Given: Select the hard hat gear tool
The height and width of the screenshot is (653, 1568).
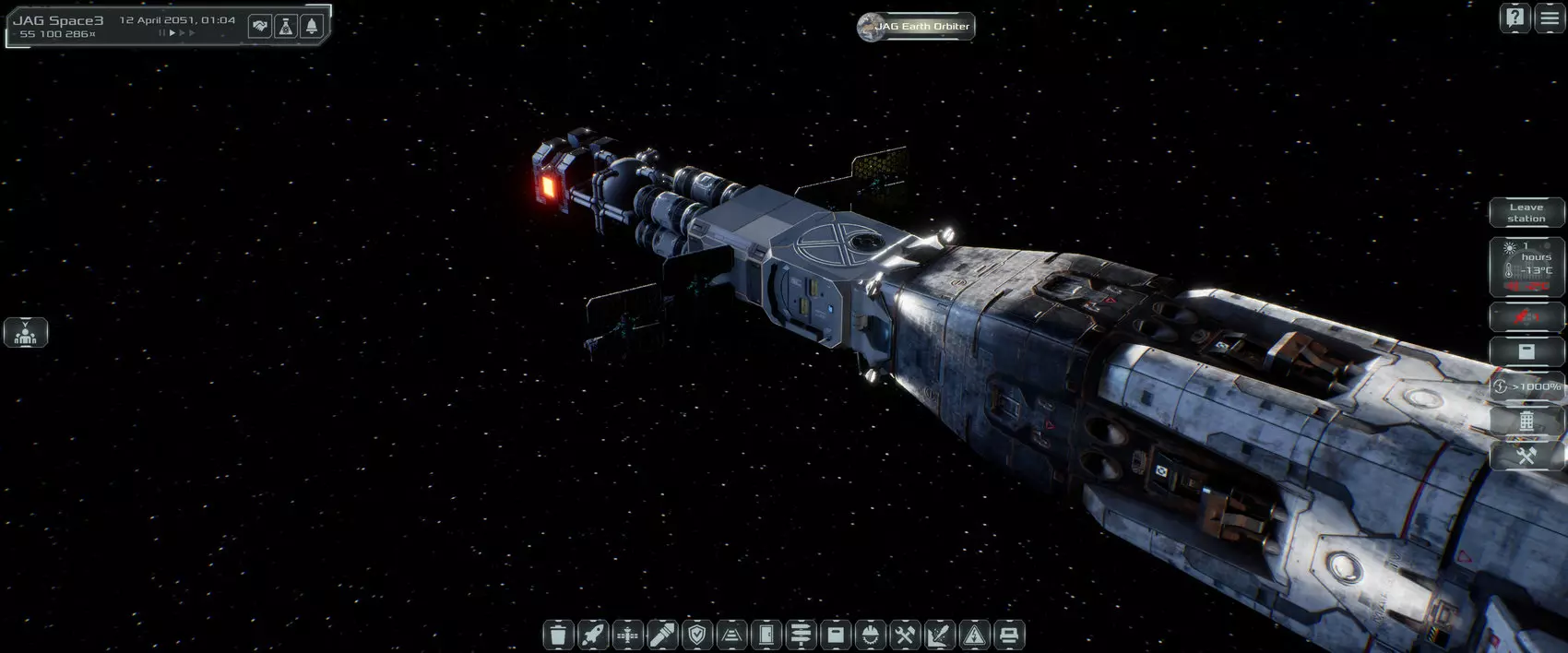Looking at the screenshot, I should [871, 635].
